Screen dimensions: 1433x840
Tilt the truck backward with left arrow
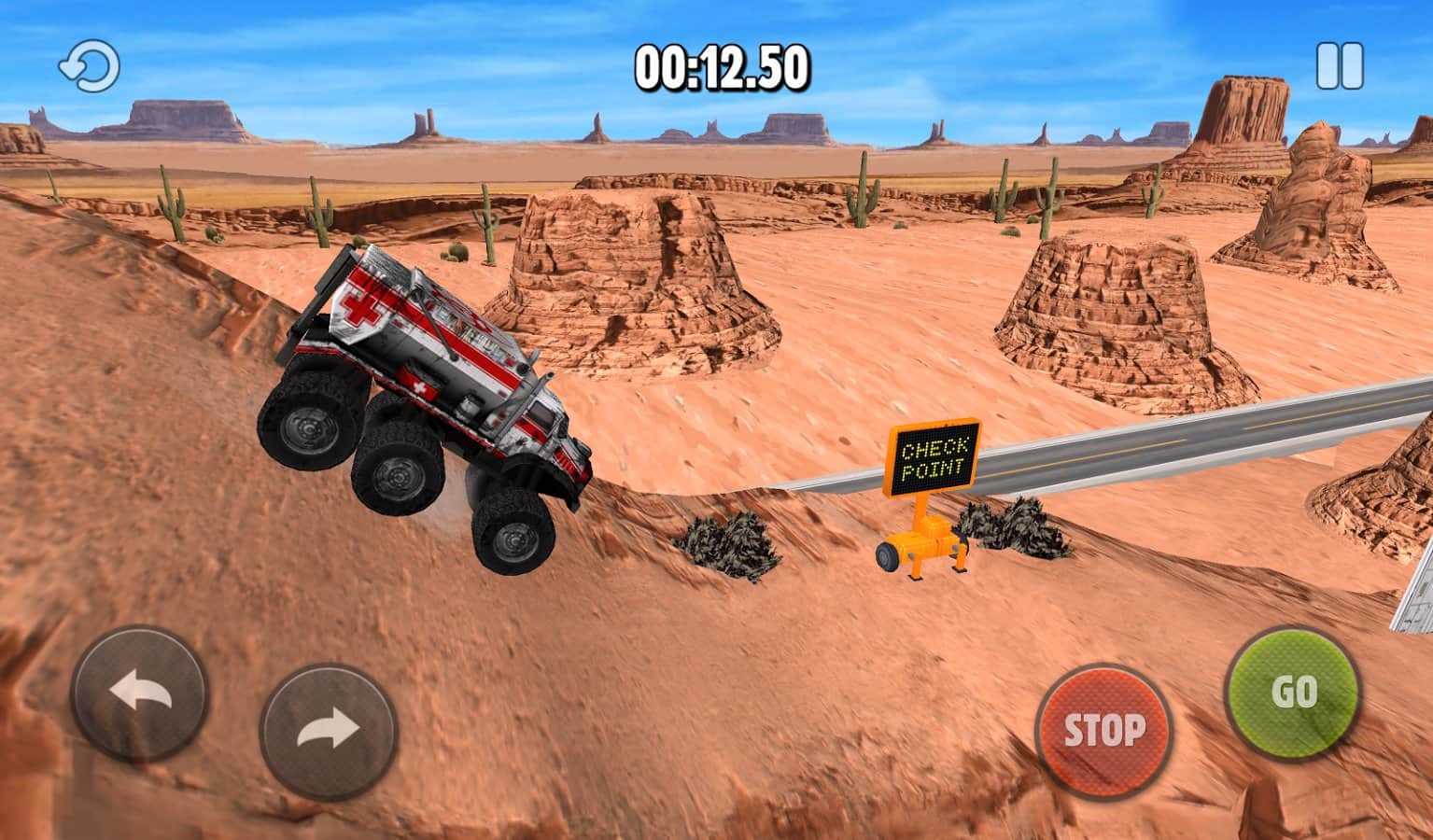(140, 693)
